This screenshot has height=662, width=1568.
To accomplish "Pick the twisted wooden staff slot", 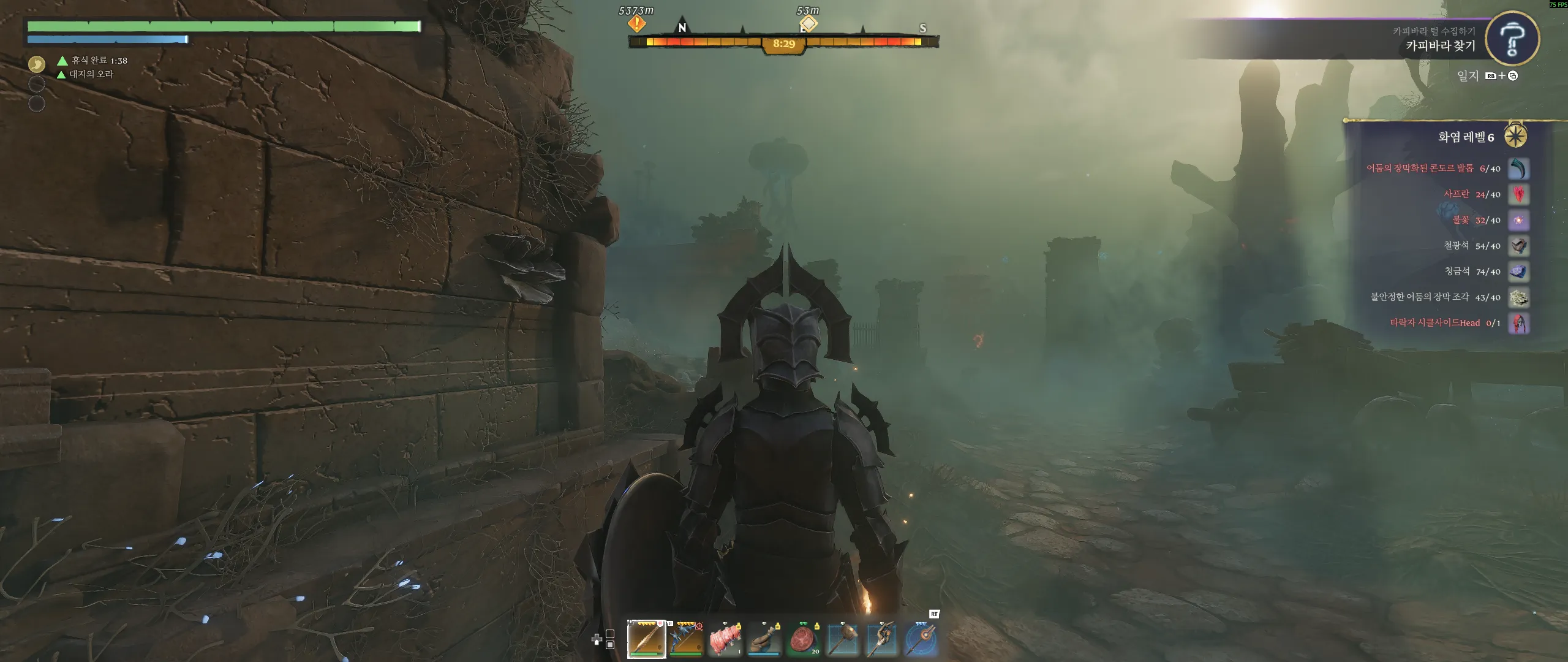I will coord(881,639).
